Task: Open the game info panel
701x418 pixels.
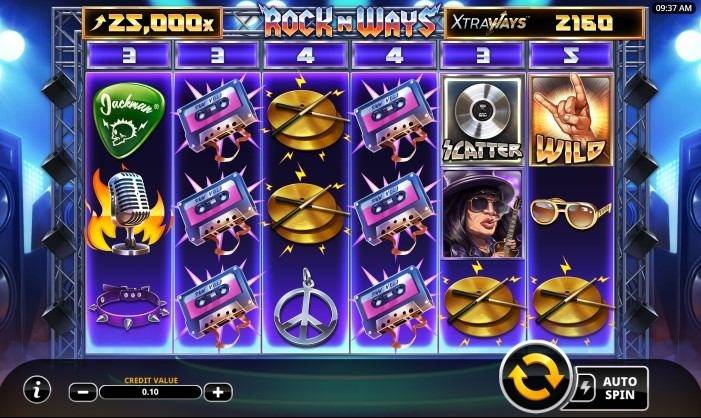Action: pos(36,387)
